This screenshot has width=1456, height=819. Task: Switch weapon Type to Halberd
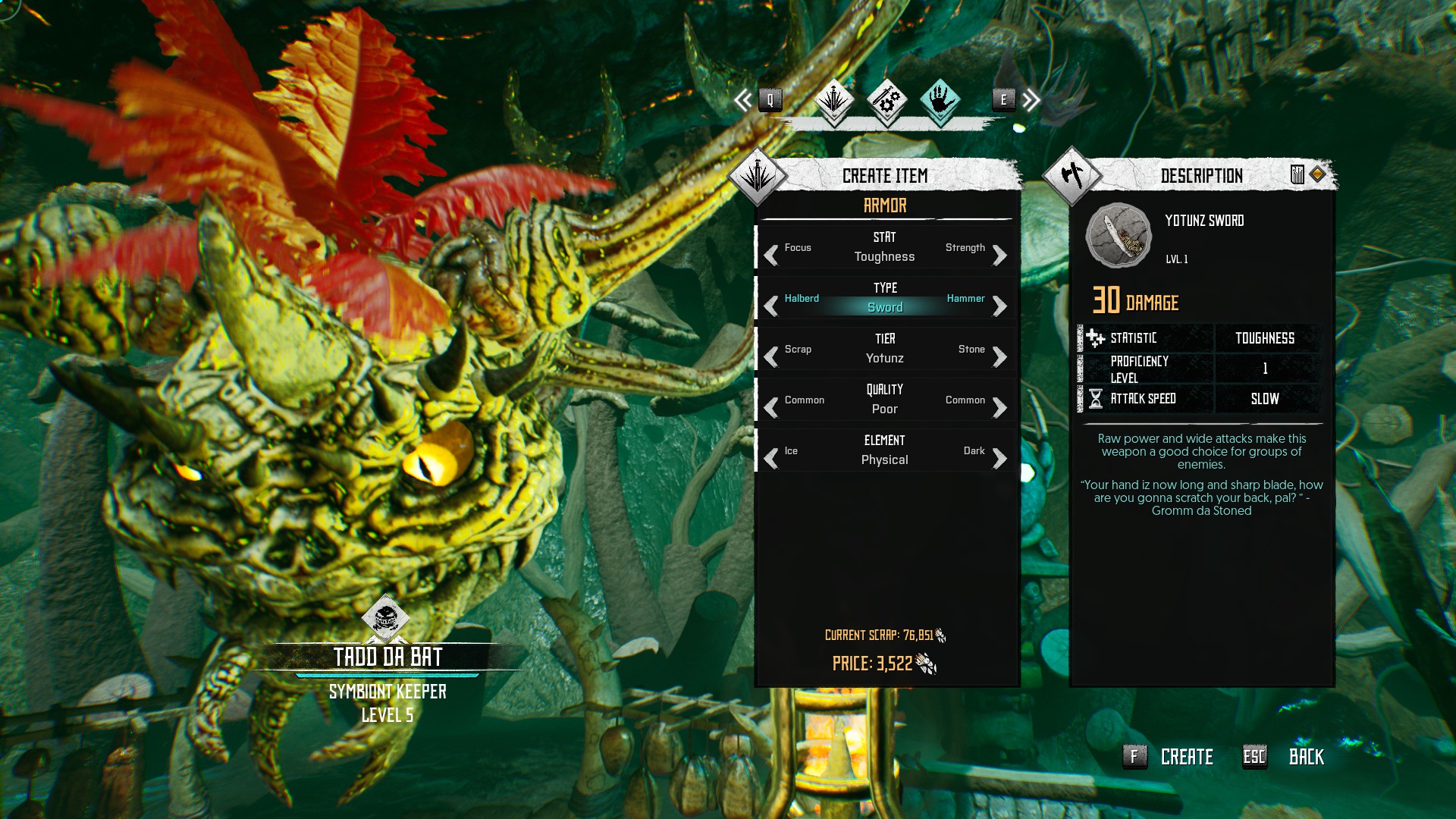point(772,306)
